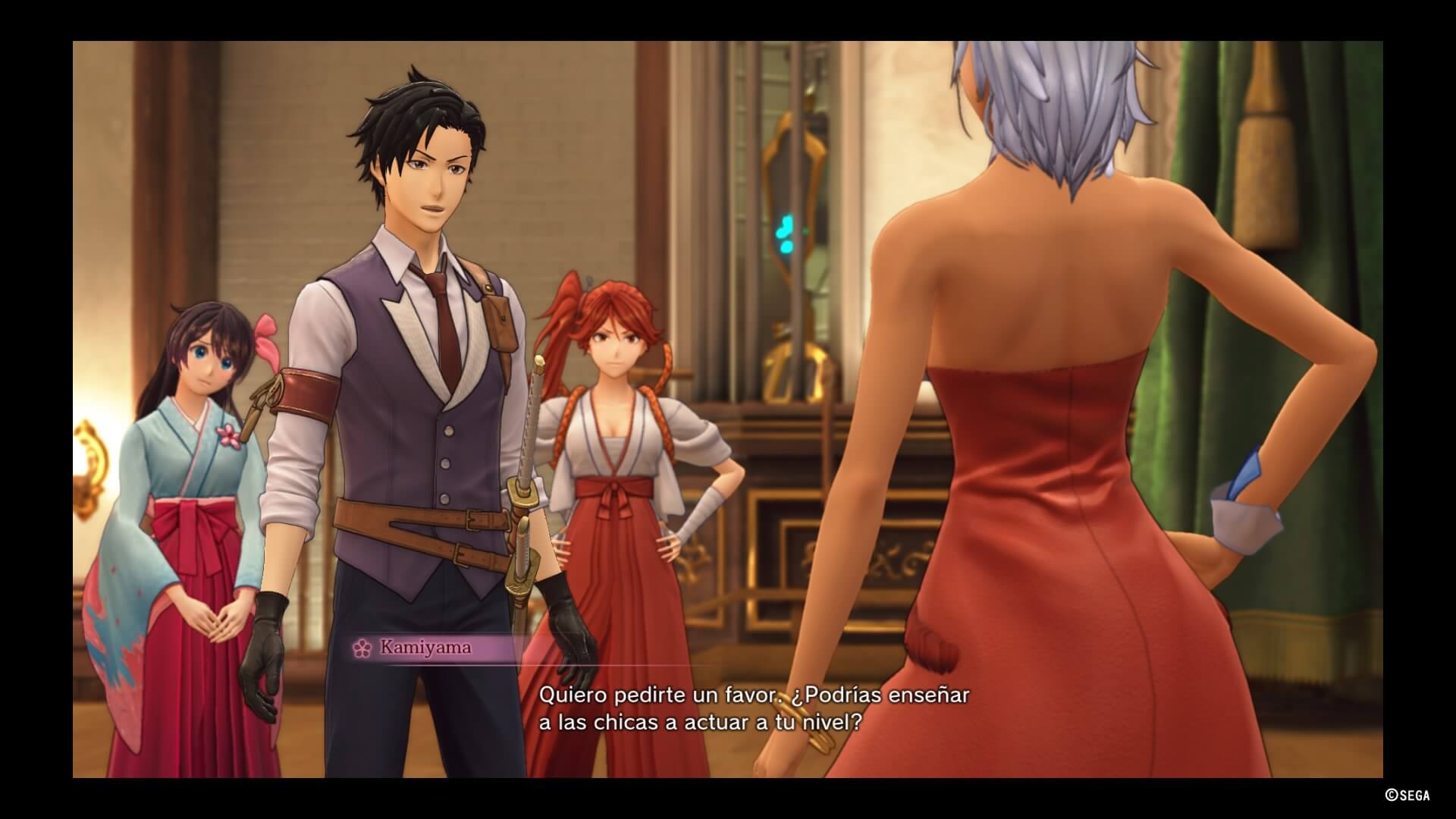This screenshot has width=1456, height=819.
Task: Select the Kamiyama character name plate
Action: point(425,647)
